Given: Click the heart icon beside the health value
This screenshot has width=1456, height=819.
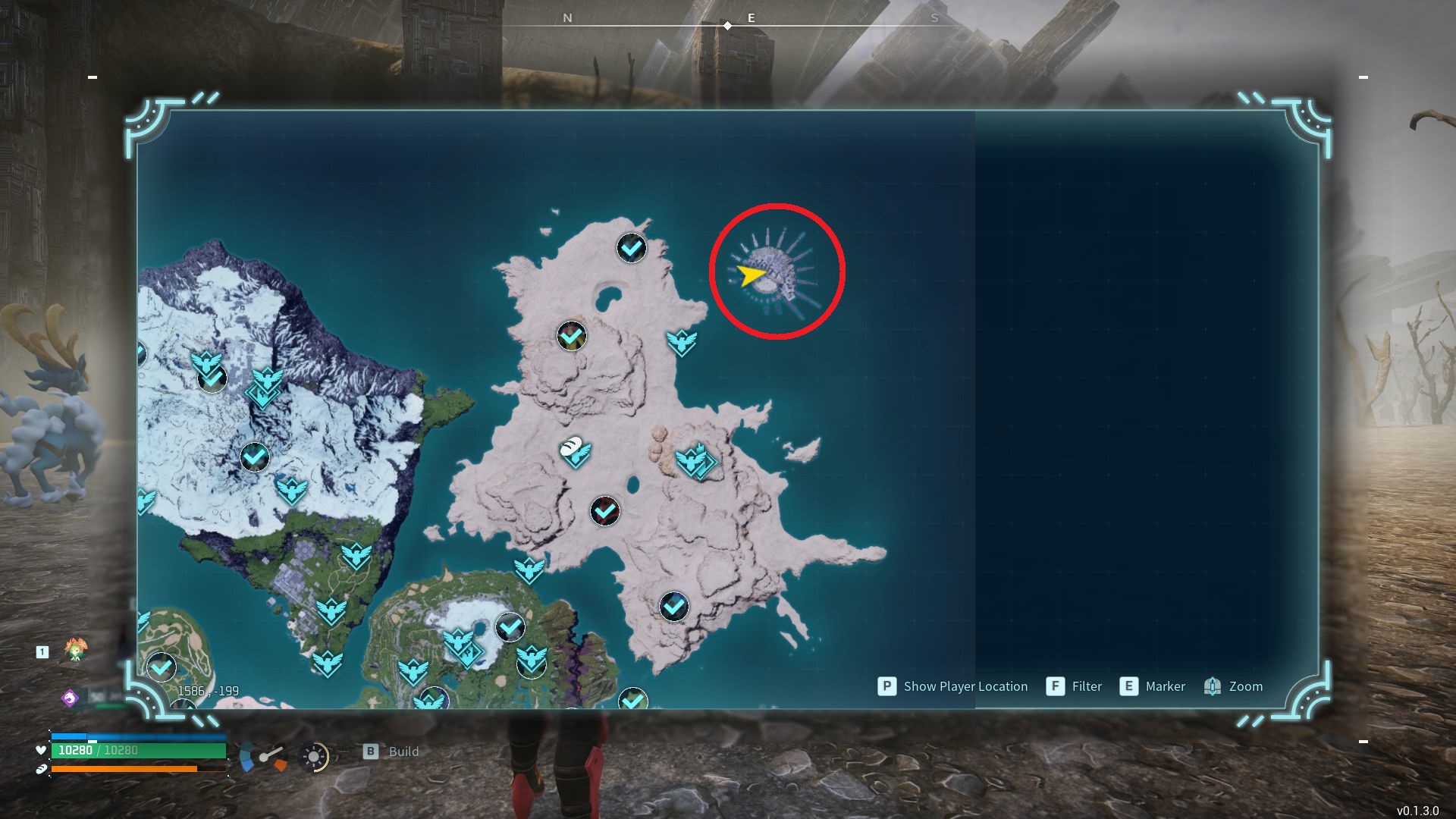Looking at the screenshot, I should [42, 749].
